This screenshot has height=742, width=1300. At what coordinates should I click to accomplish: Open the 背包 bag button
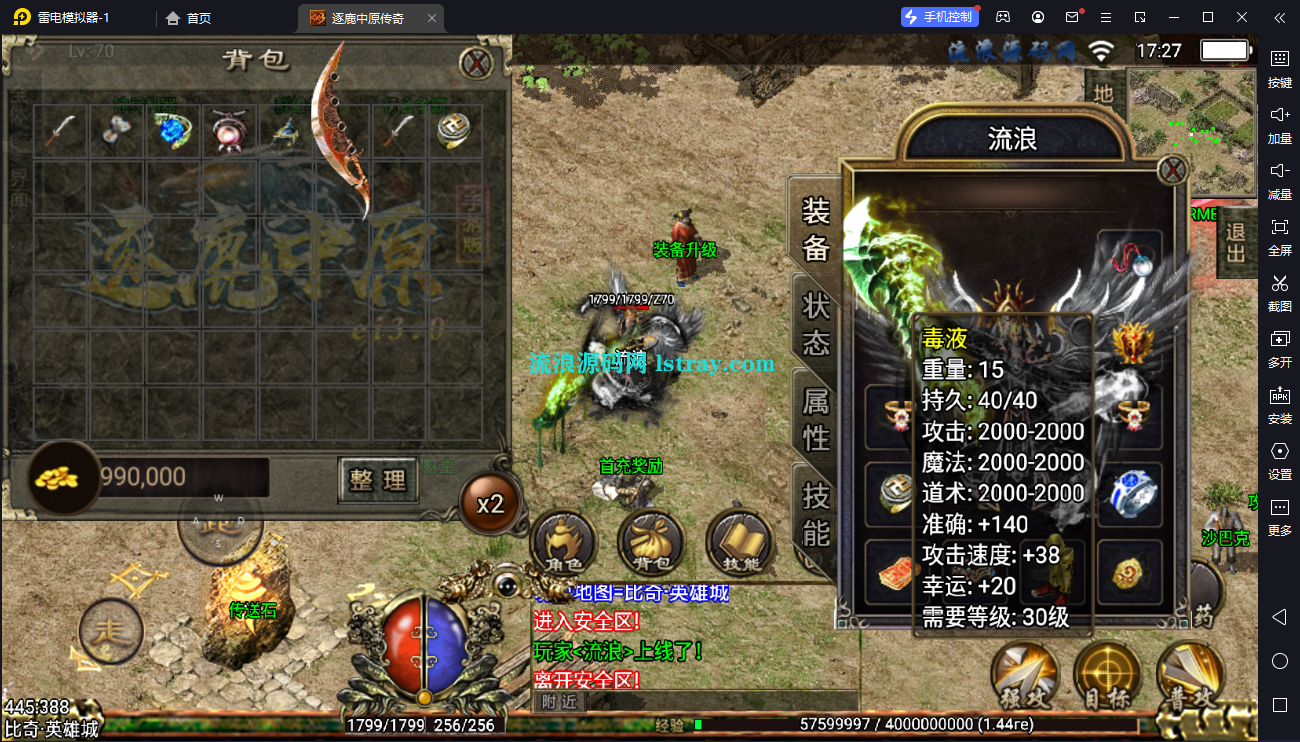[x=651, y=545]
